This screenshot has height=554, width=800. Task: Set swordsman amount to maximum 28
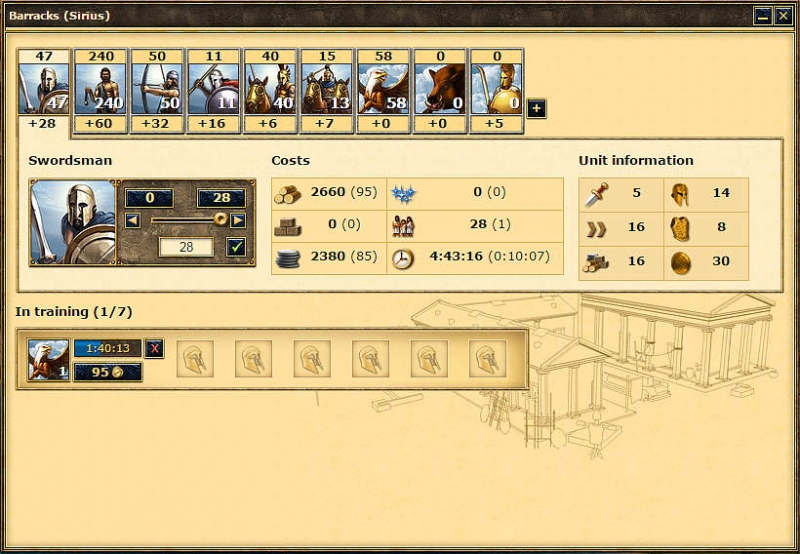click(221, 198)
